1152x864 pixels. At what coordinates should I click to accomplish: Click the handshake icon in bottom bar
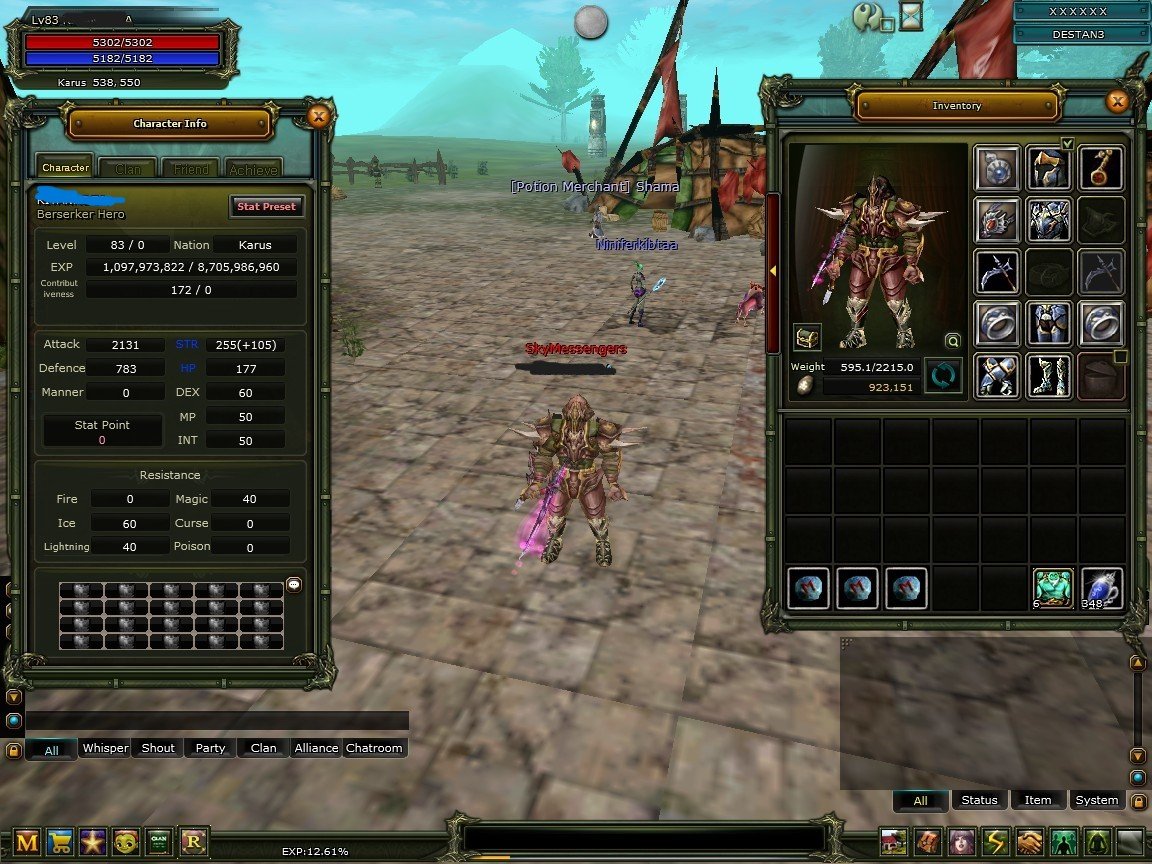[x=1029, y=842]
